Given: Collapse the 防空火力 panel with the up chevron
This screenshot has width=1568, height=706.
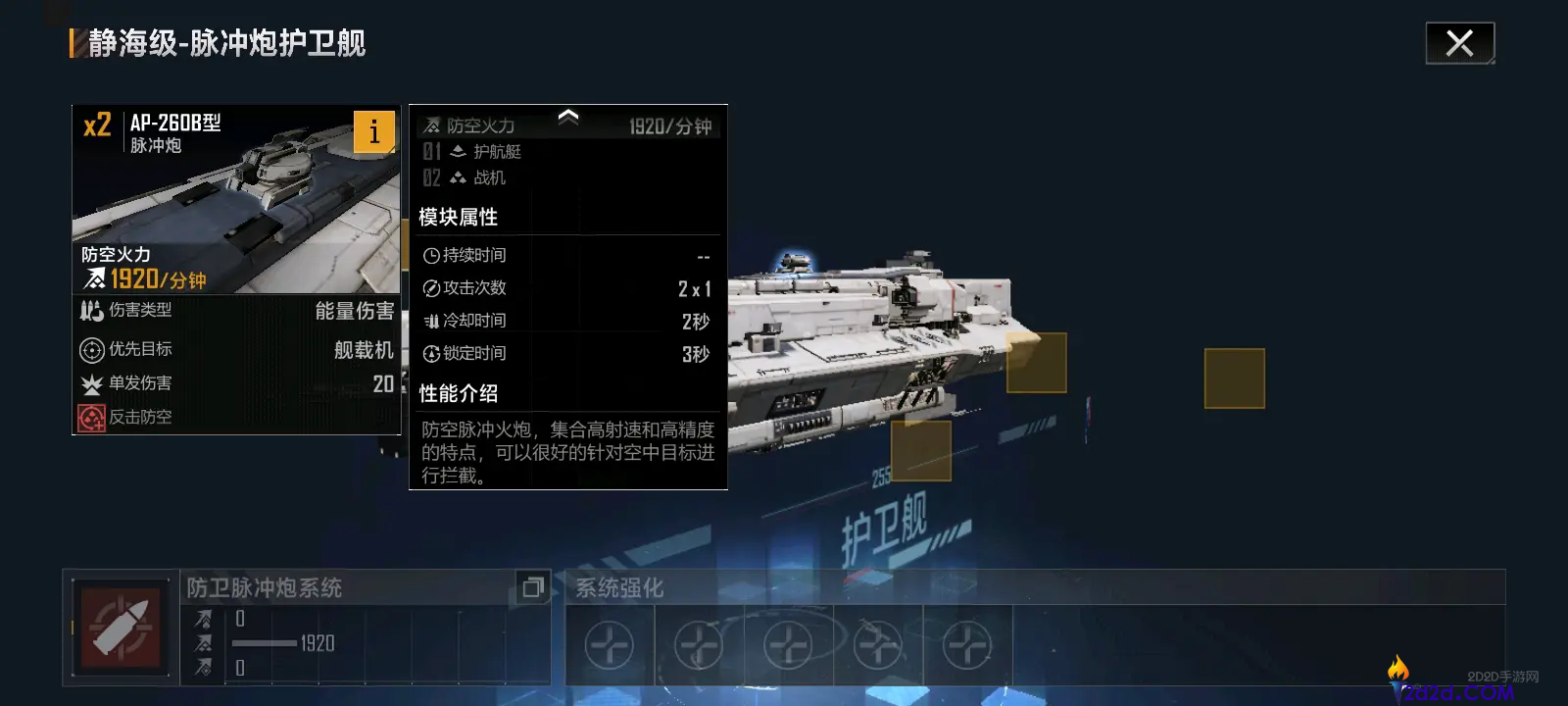Looking at the screenshot, I should click(x=566, y=117).
